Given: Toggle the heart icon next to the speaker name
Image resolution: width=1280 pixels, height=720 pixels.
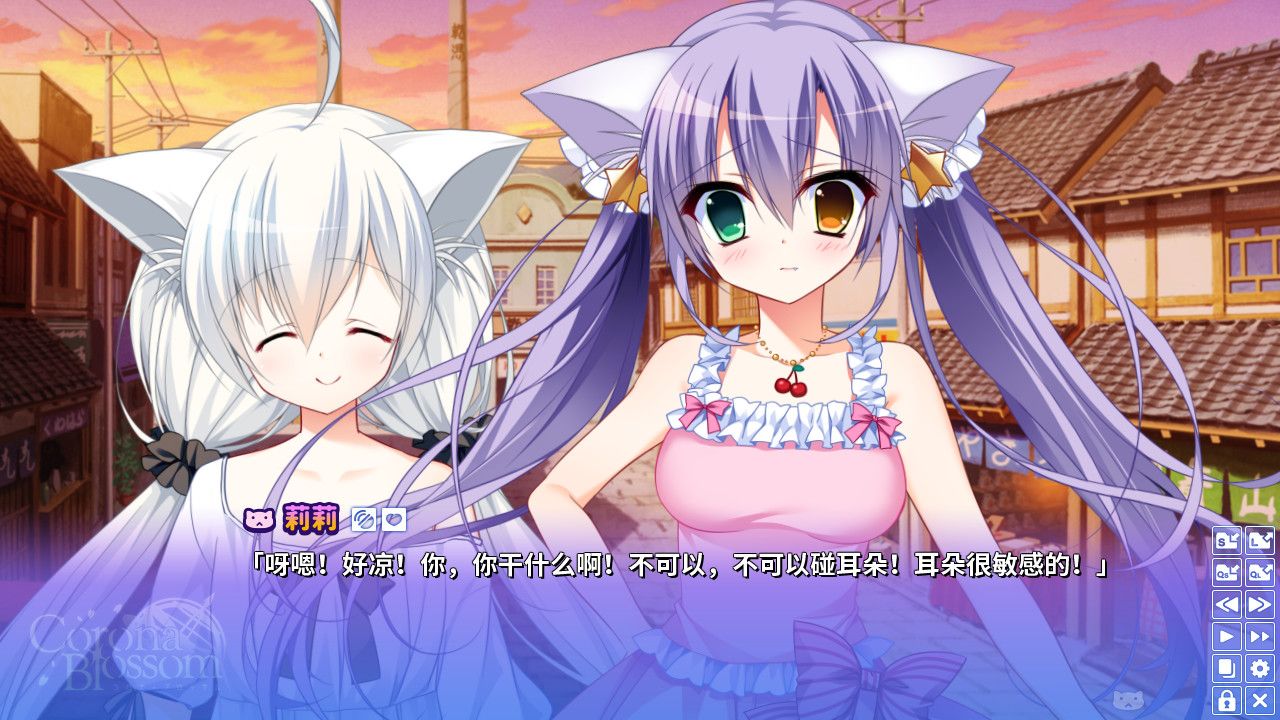Looking at the screenshot, I should (393, 518).
